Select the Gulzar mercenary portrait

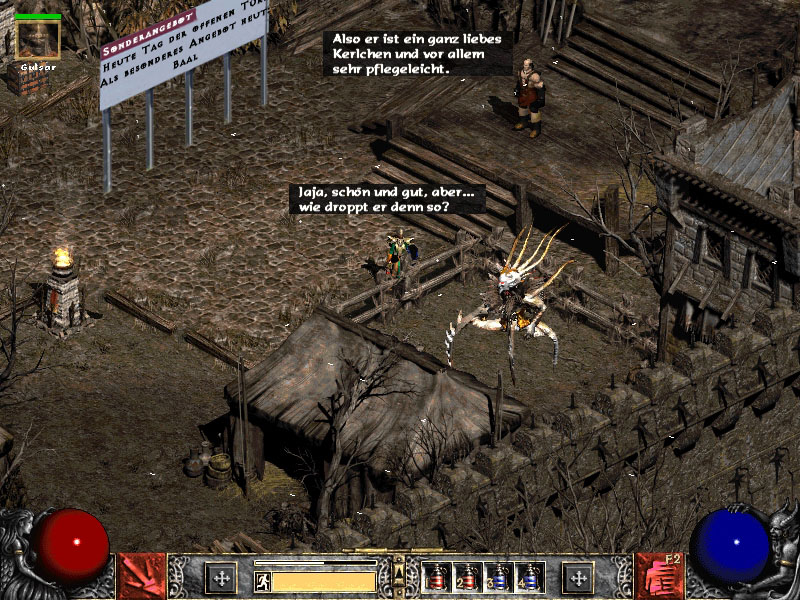(x=38, y=40)
